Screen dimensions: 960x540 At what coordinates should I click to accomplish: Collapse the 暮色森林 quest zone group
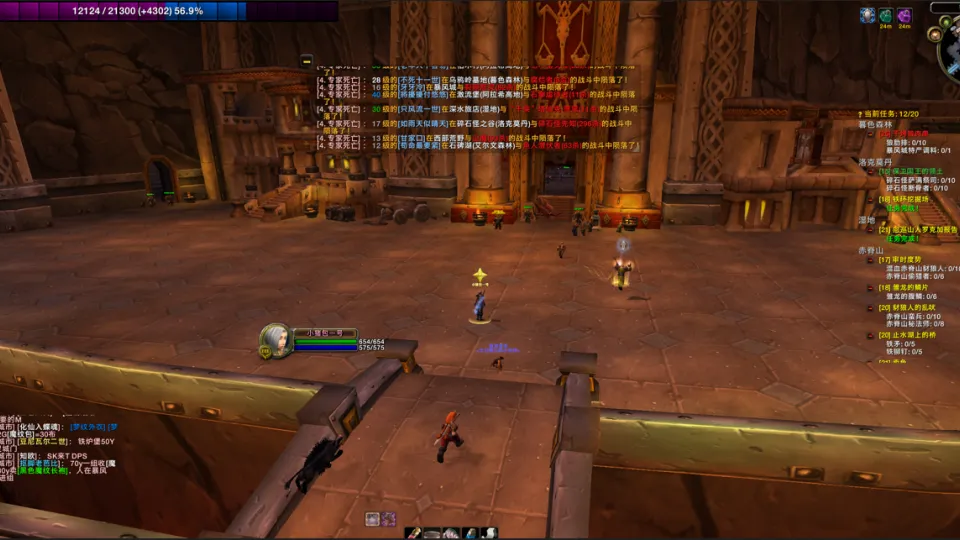point(874,124)
